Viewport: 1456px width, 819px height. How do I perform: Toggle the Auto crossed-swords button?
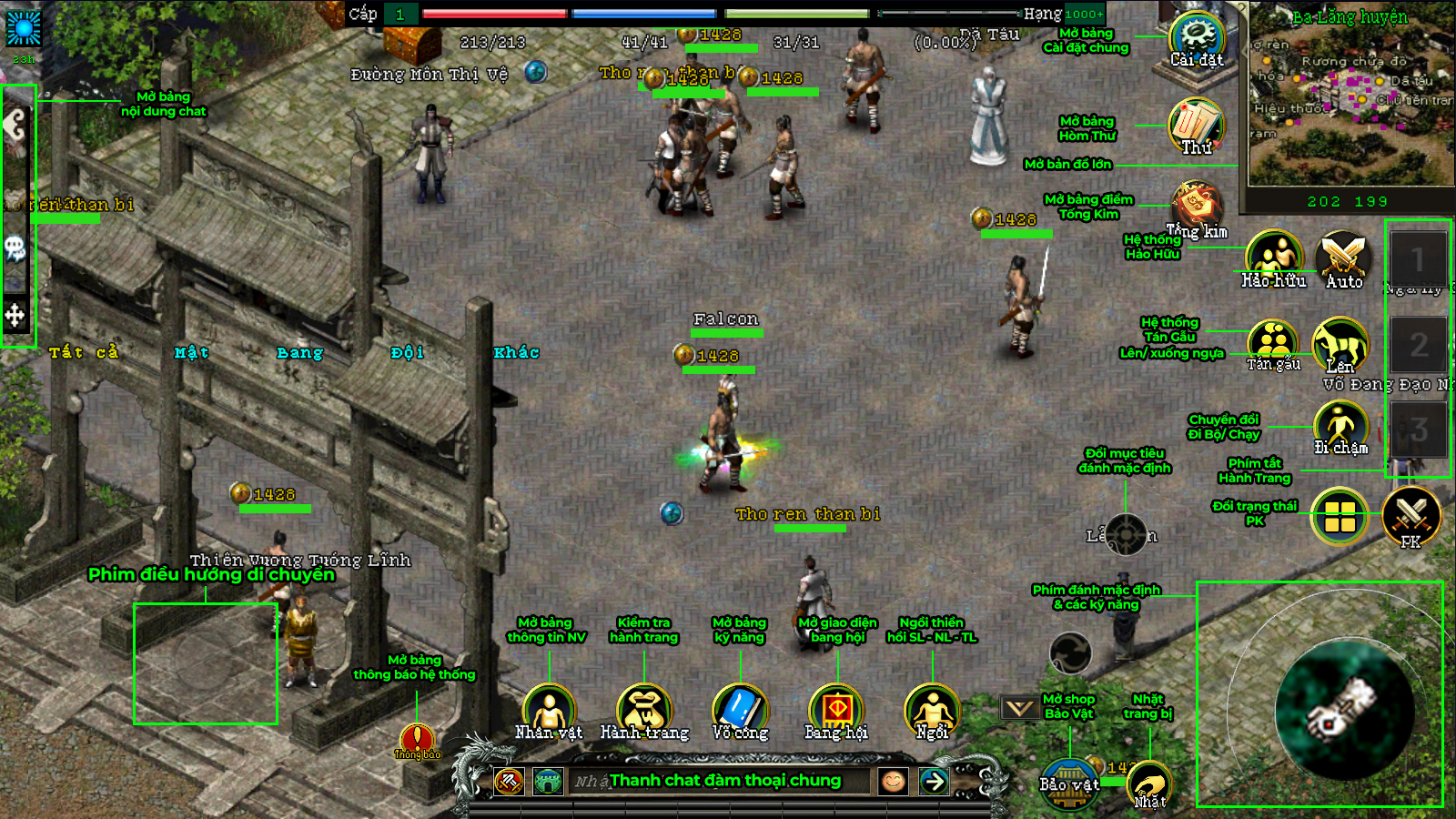point(1344,258)
